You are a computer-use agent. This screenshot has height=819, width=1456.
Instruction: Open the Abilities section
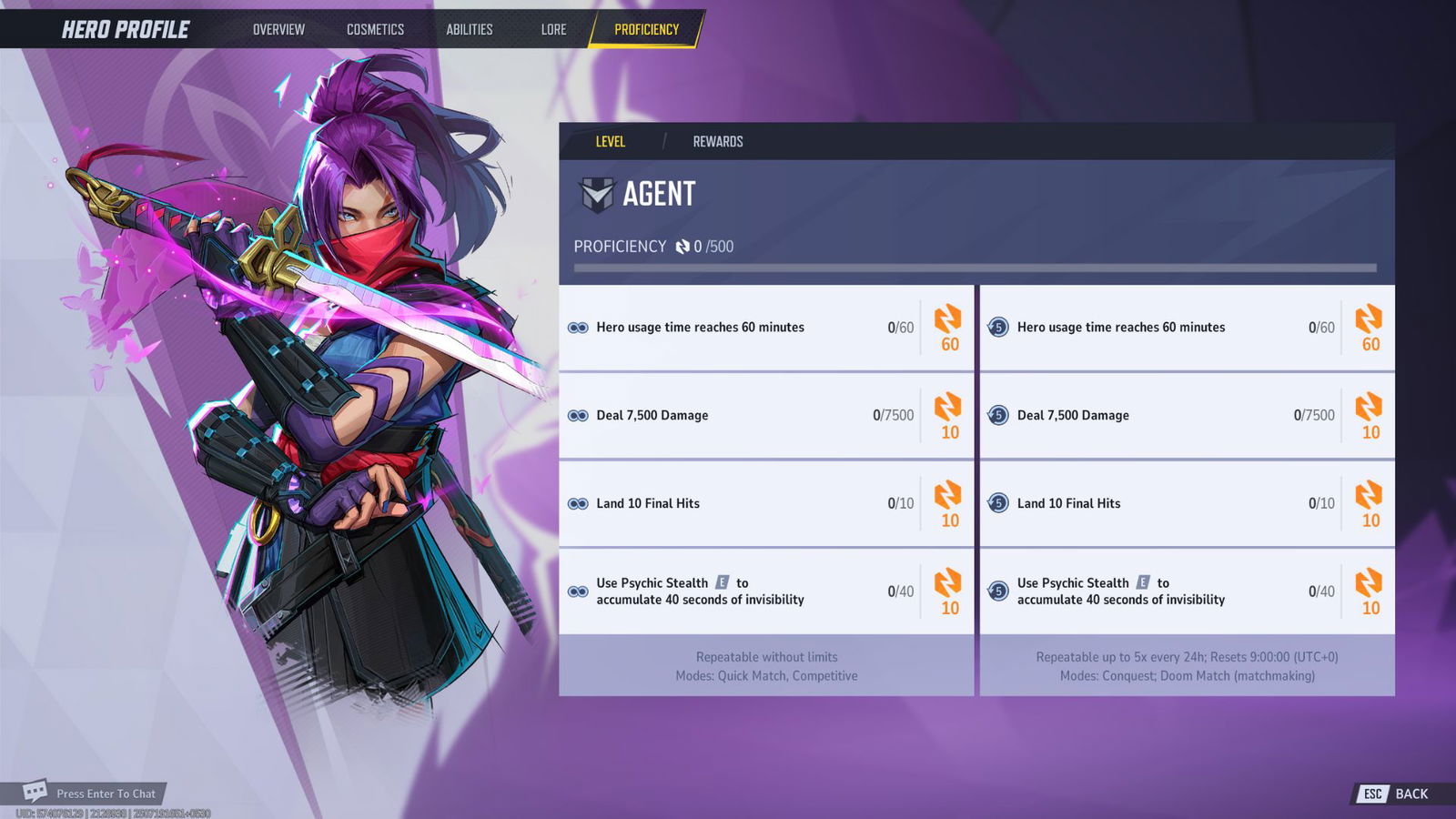coord(470,29)
